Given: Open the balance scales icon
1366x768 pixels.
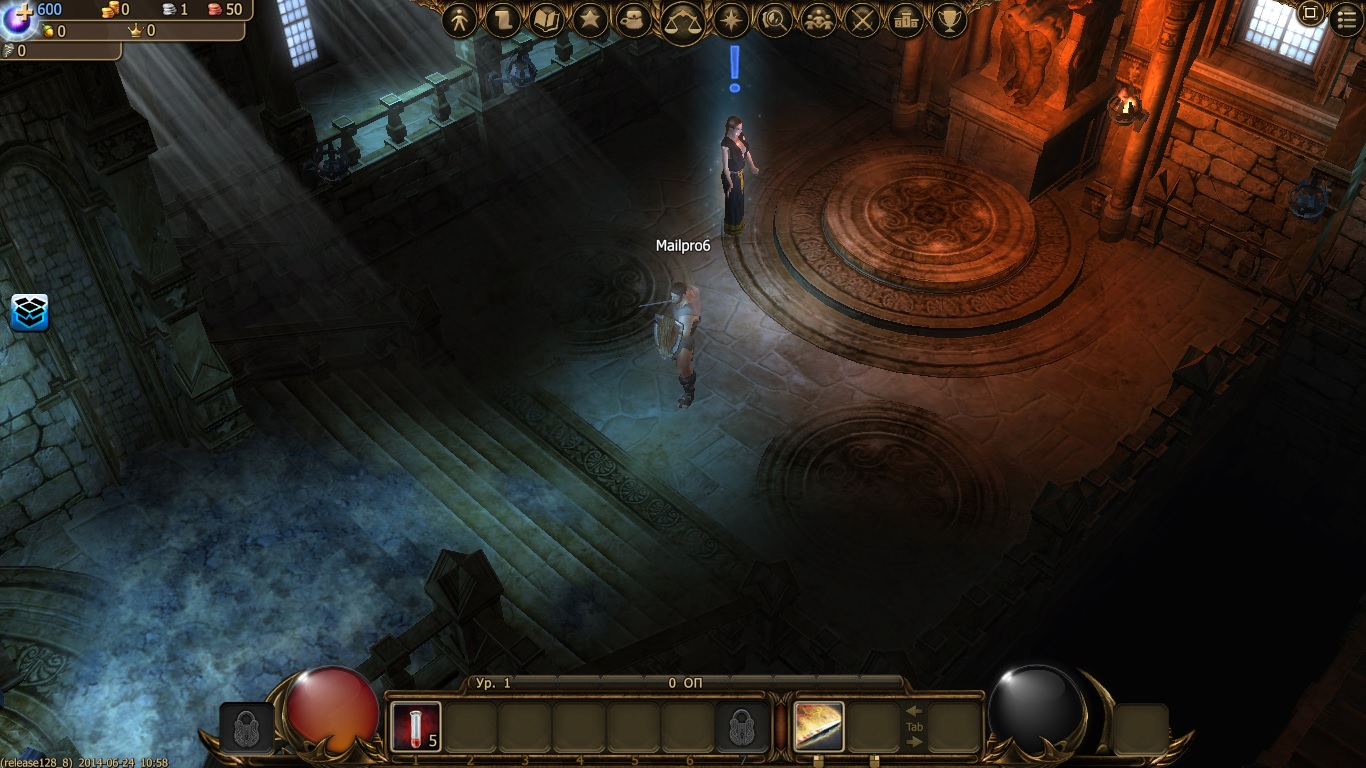Looking at the screenshot, I should [684, 20].
